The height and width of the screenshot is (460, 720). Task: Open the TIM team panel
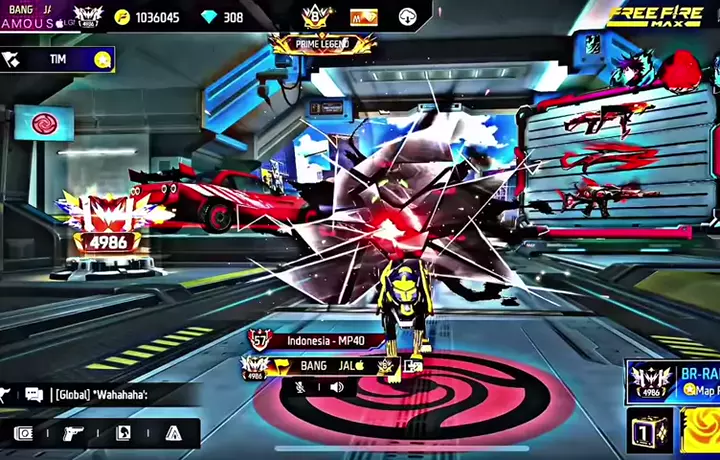(x=58, y=59)
